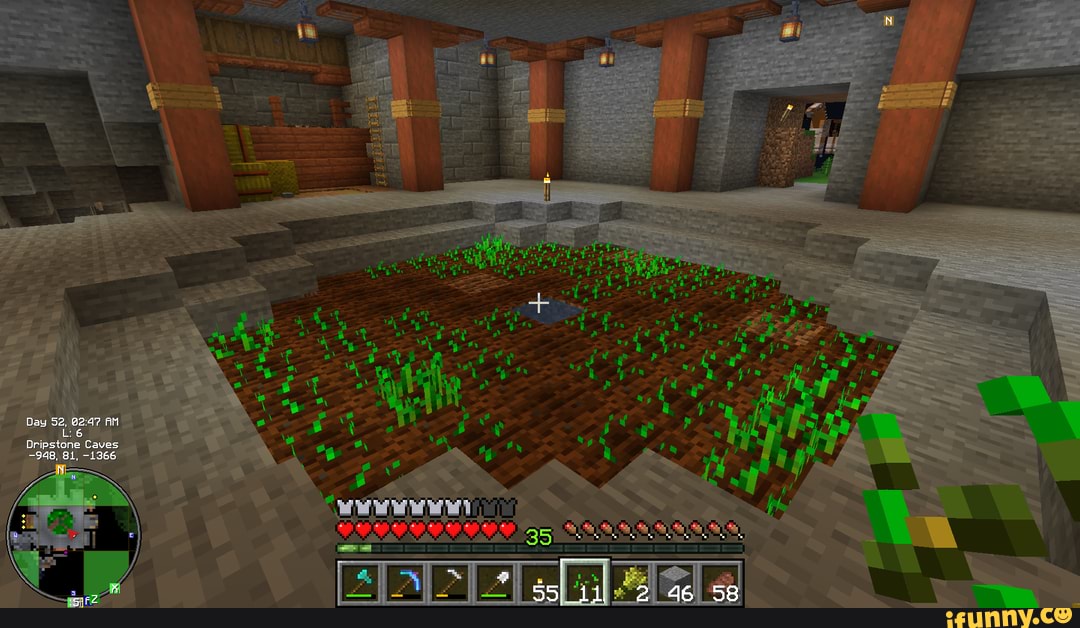Image resolution: width=1080 pixels, height=628 pixels.
Task: Click the circular minimap
Action: 73,534
